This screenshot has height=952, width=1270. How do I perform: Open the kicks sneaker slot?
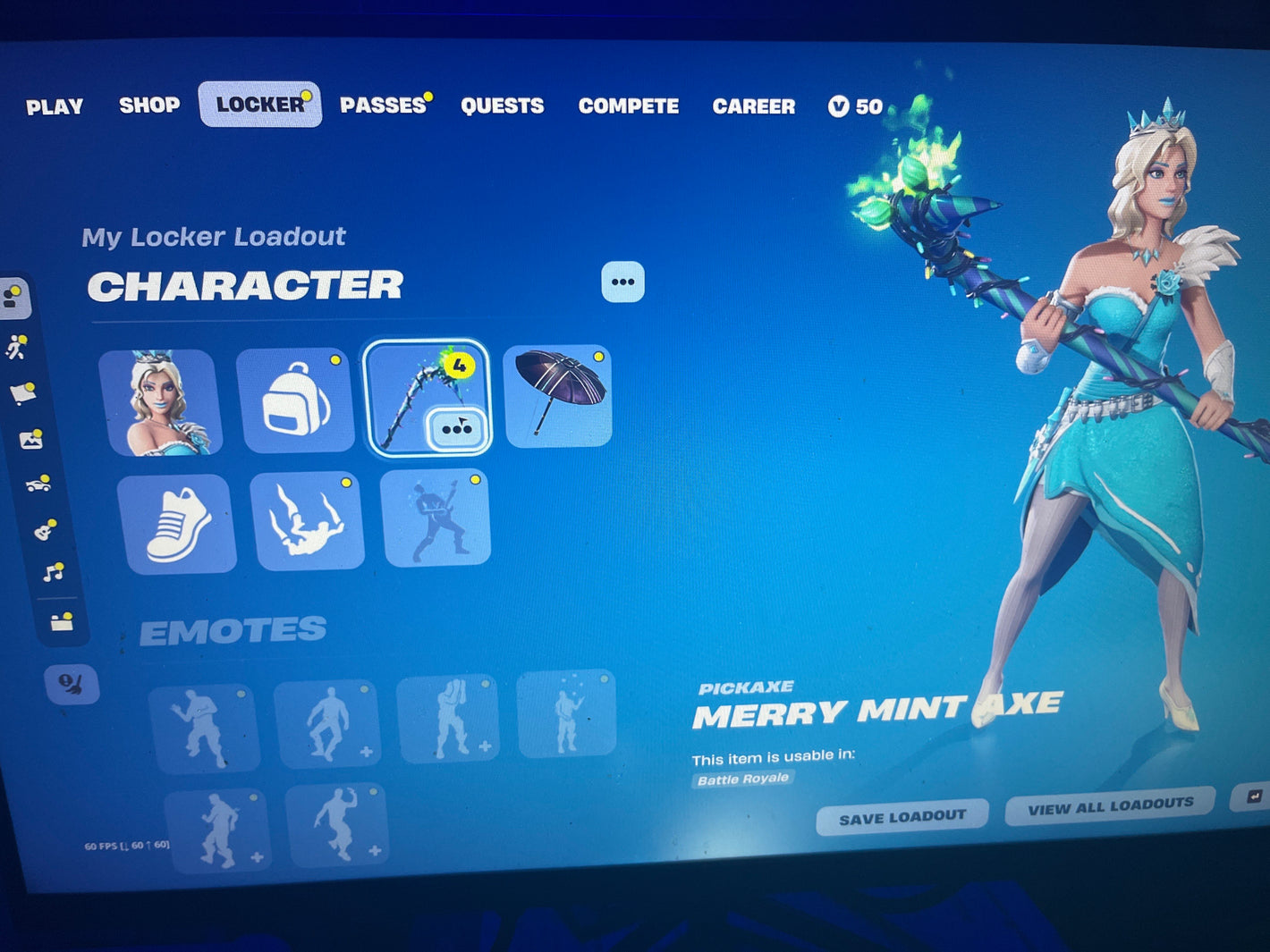click(177, 524)
